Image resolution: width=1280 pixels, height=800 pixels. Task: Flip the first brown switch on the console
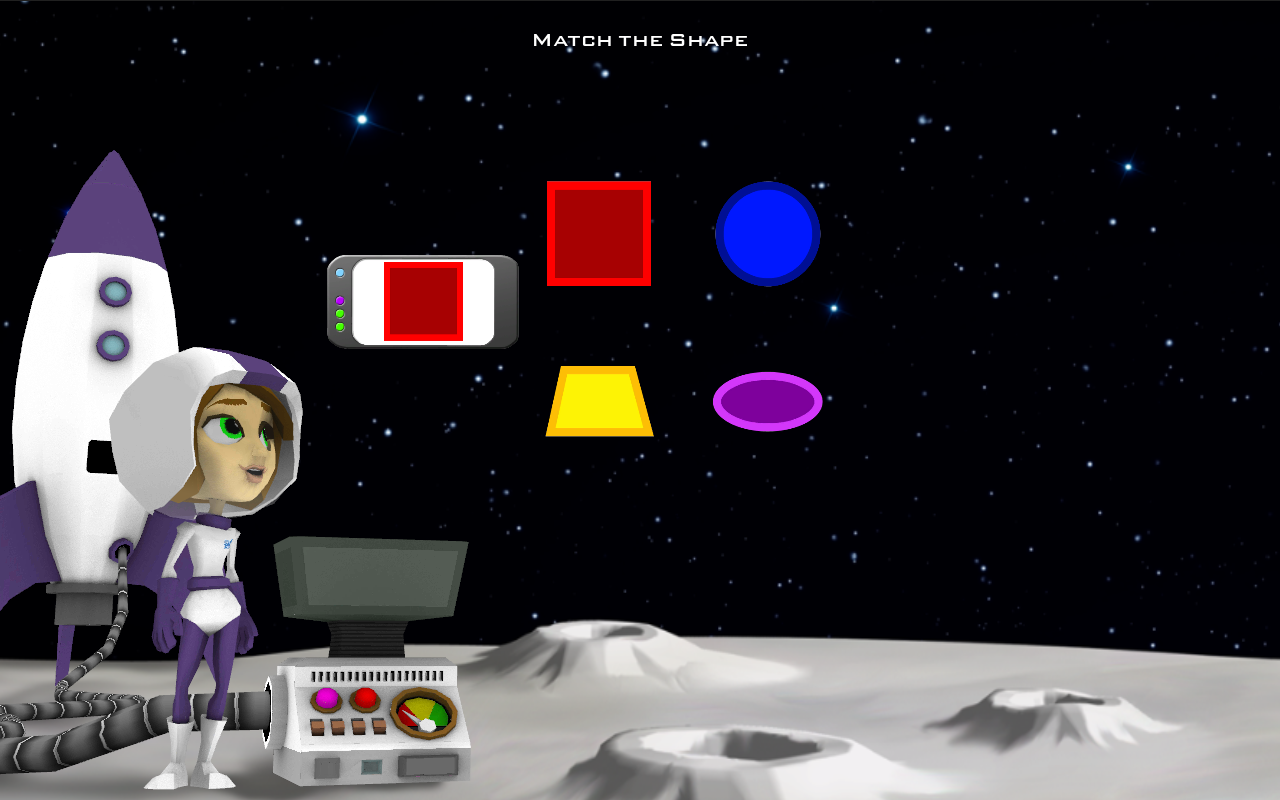coord(317,726)
